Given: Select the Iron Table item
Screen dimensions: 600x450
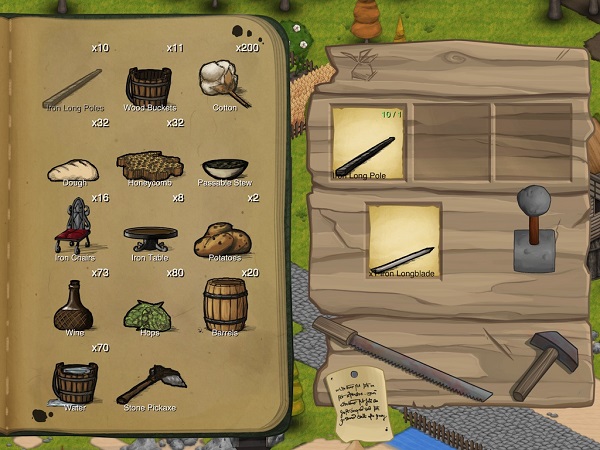Looking at the screenshot, I should (x=150, y=238).
